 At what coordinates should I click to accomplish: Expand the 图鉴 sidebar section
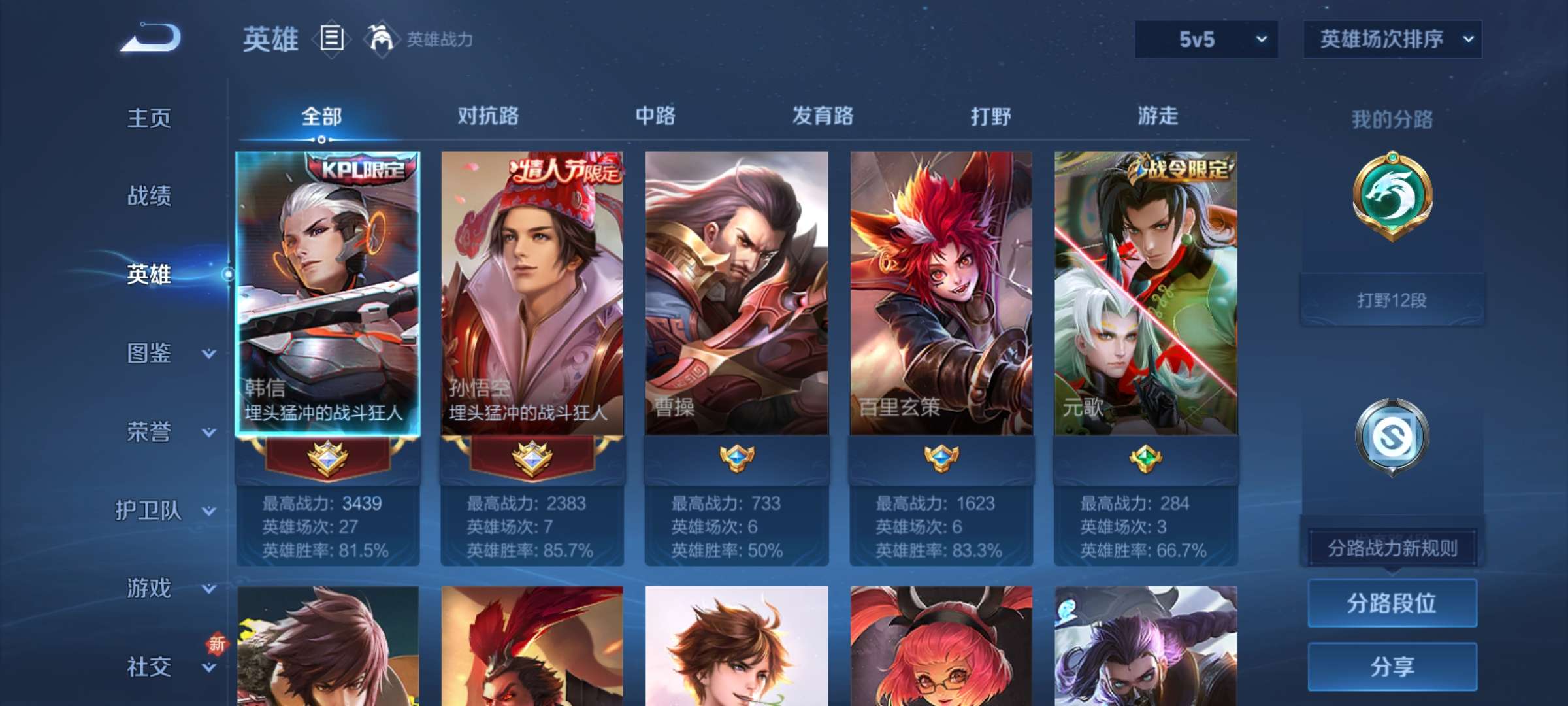tap(149, 353)
